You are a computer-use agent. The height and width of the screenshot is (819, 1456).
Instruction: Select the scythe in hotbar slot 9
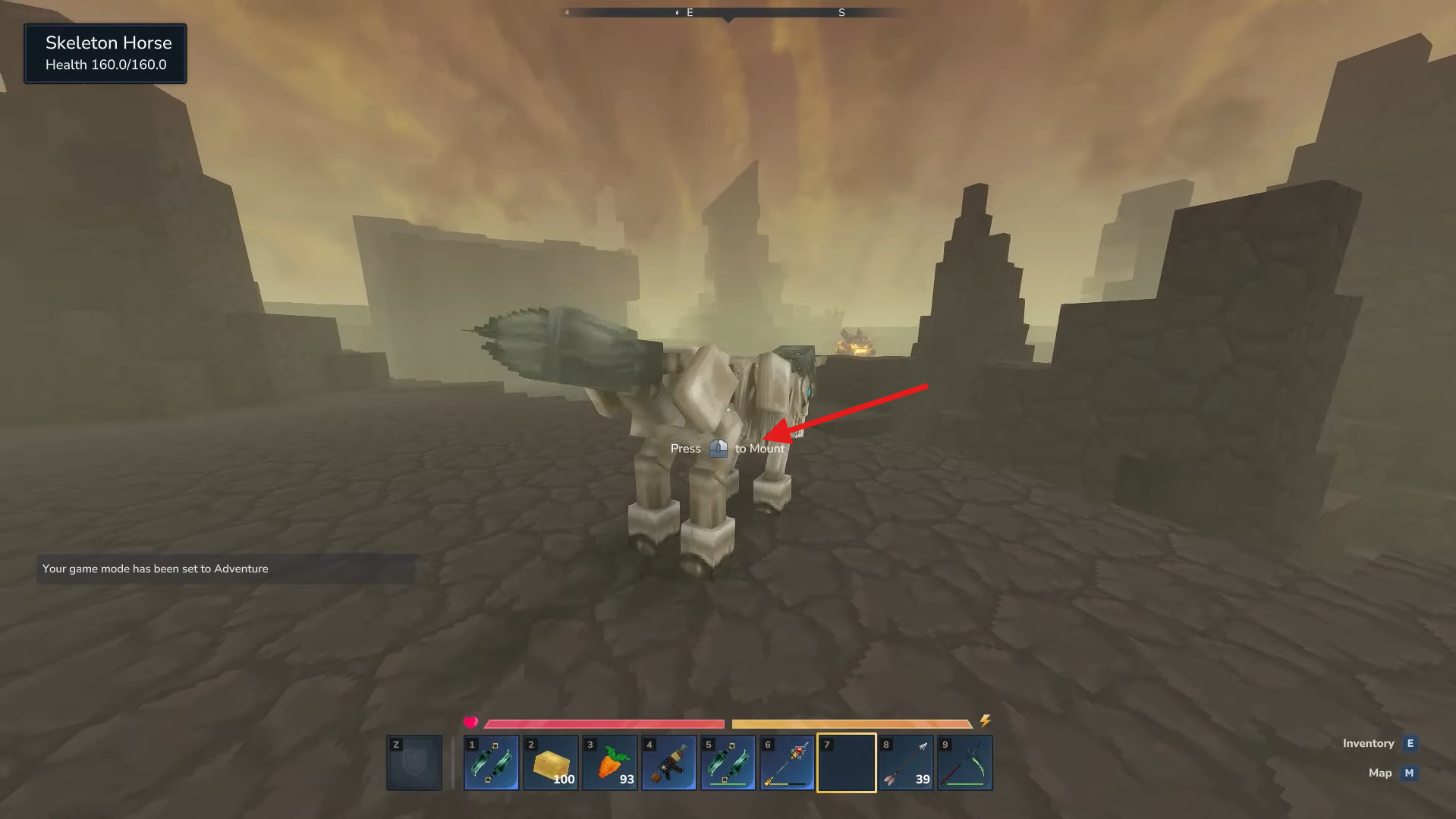tap(964, 762)
